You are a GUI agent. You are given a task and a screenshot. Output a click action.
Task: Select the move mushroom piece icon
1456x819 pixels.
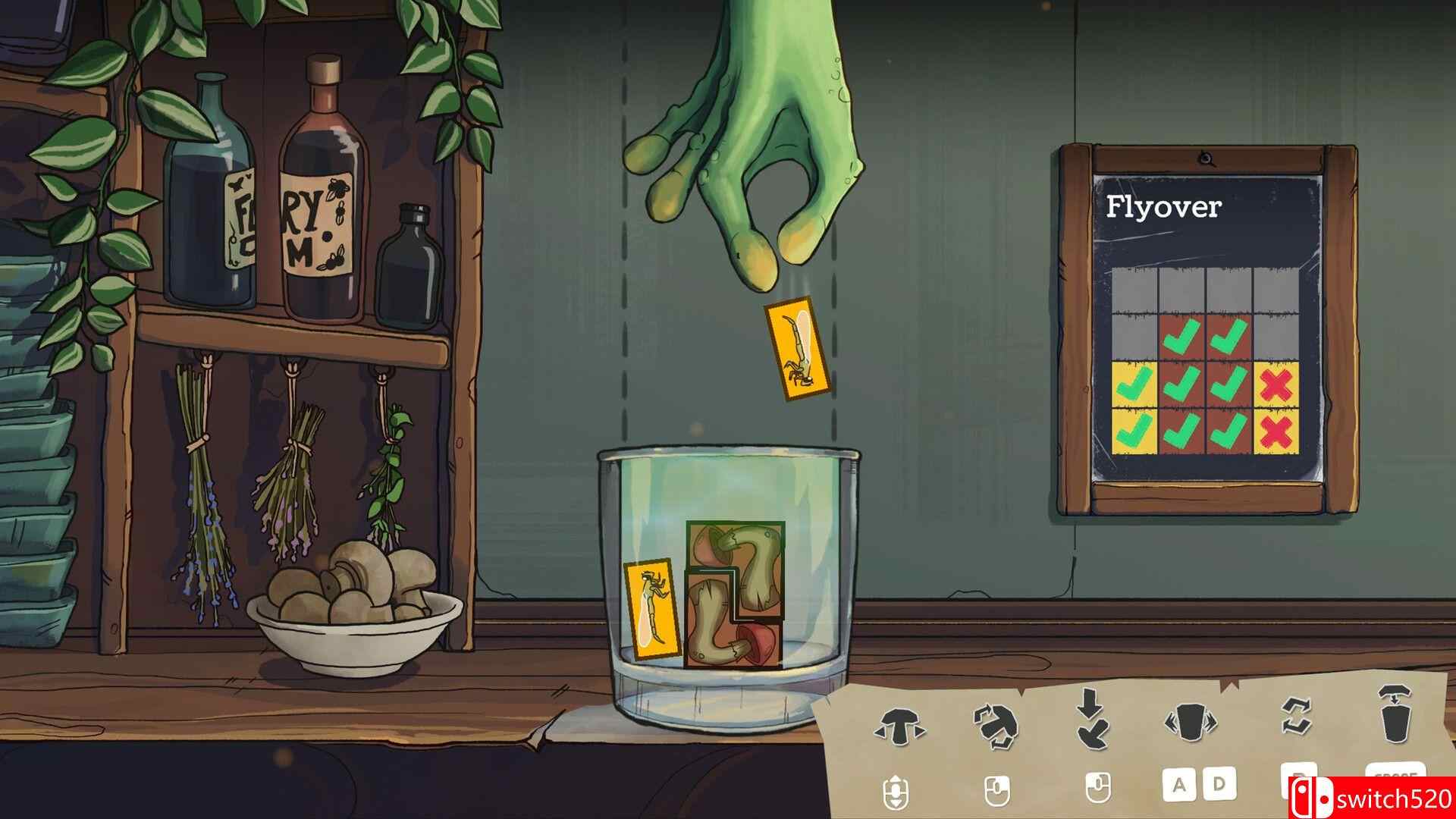click(x=899, y=726)
